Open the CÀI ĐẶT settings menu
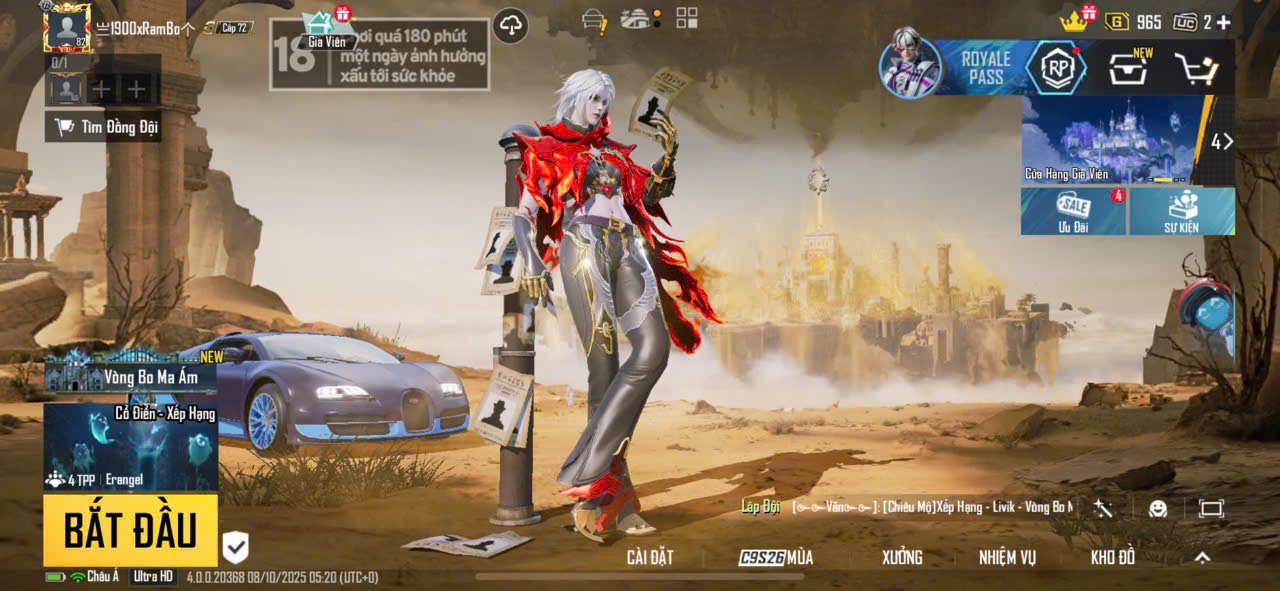Image resolution: width=1280 pixels, height=591 pixels. pyautogui.click(x=650, y=558)
